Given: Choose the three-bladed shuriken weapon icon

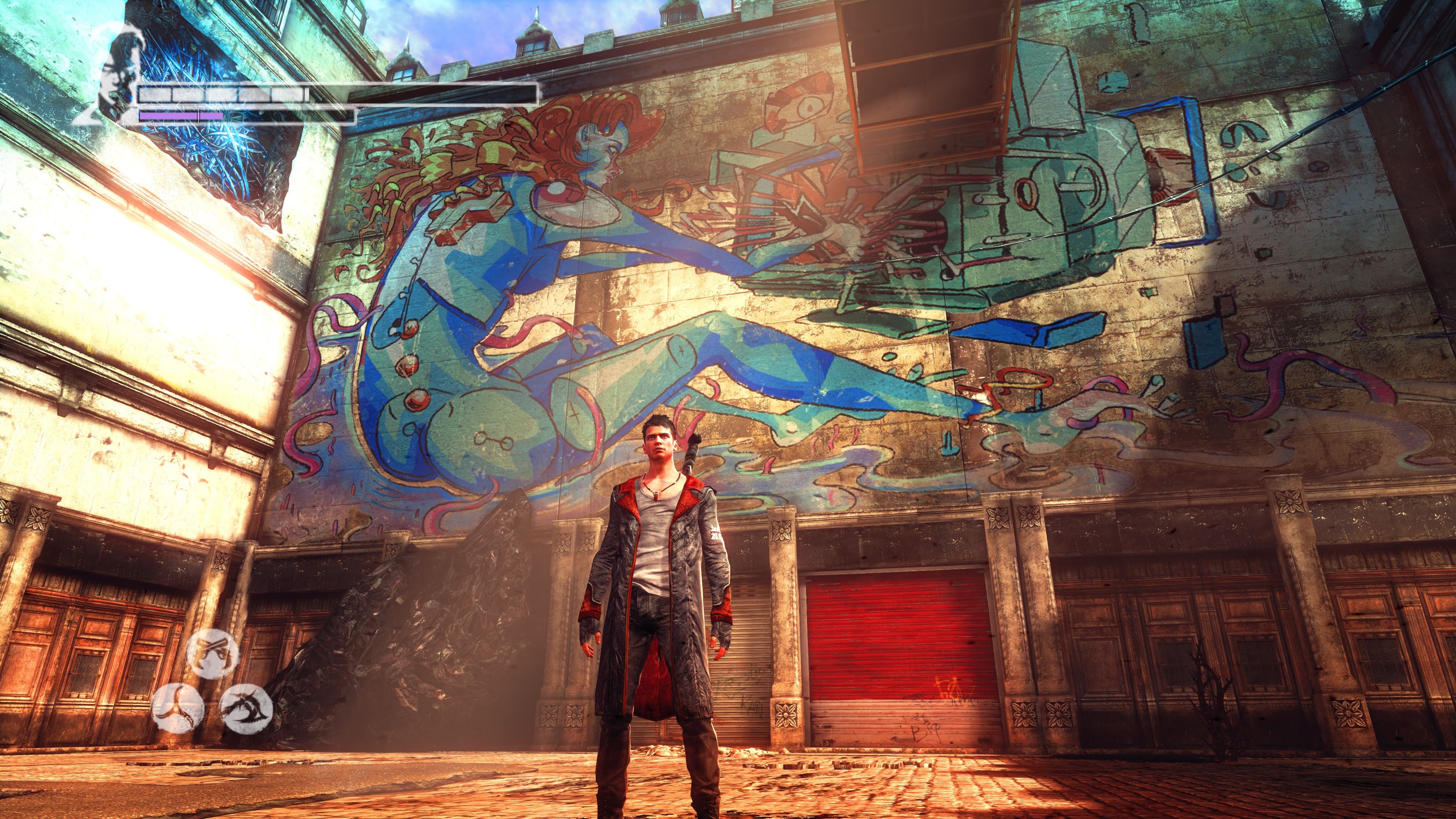Looking at the screenshot, I should click(177, 708).
